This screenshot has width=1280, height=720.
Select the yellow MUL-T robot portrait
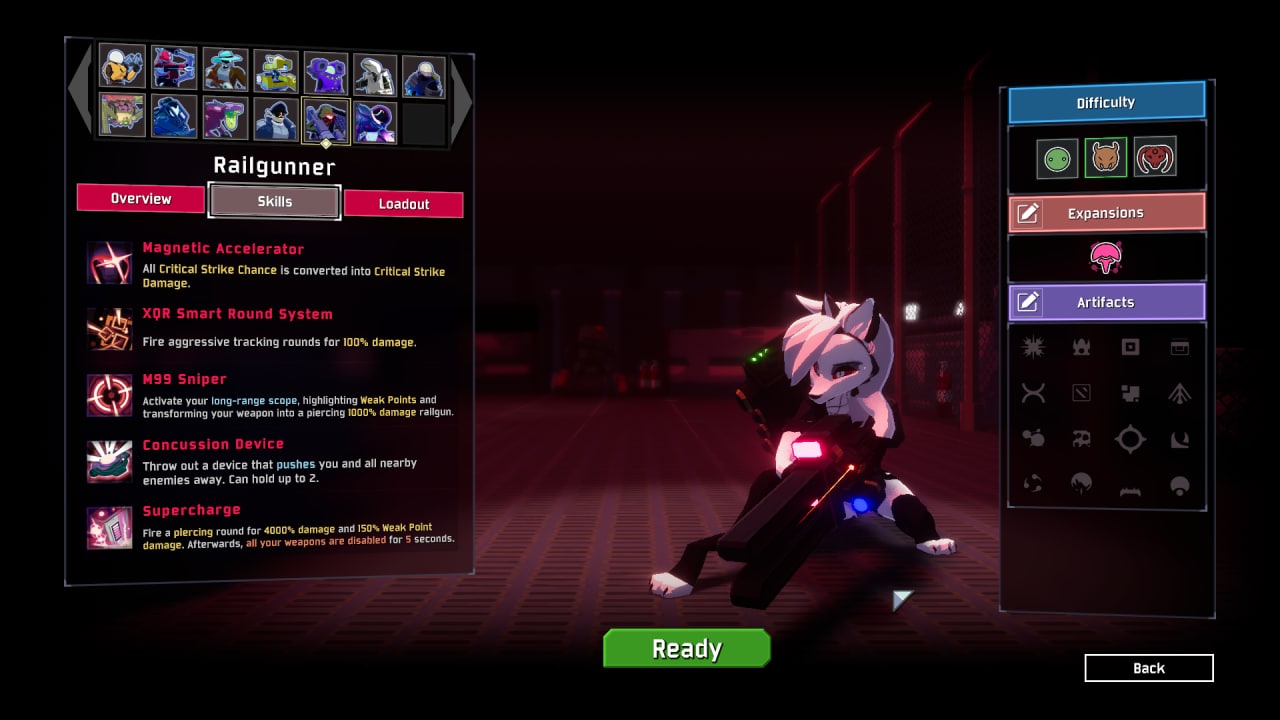(x=275, y=70)
